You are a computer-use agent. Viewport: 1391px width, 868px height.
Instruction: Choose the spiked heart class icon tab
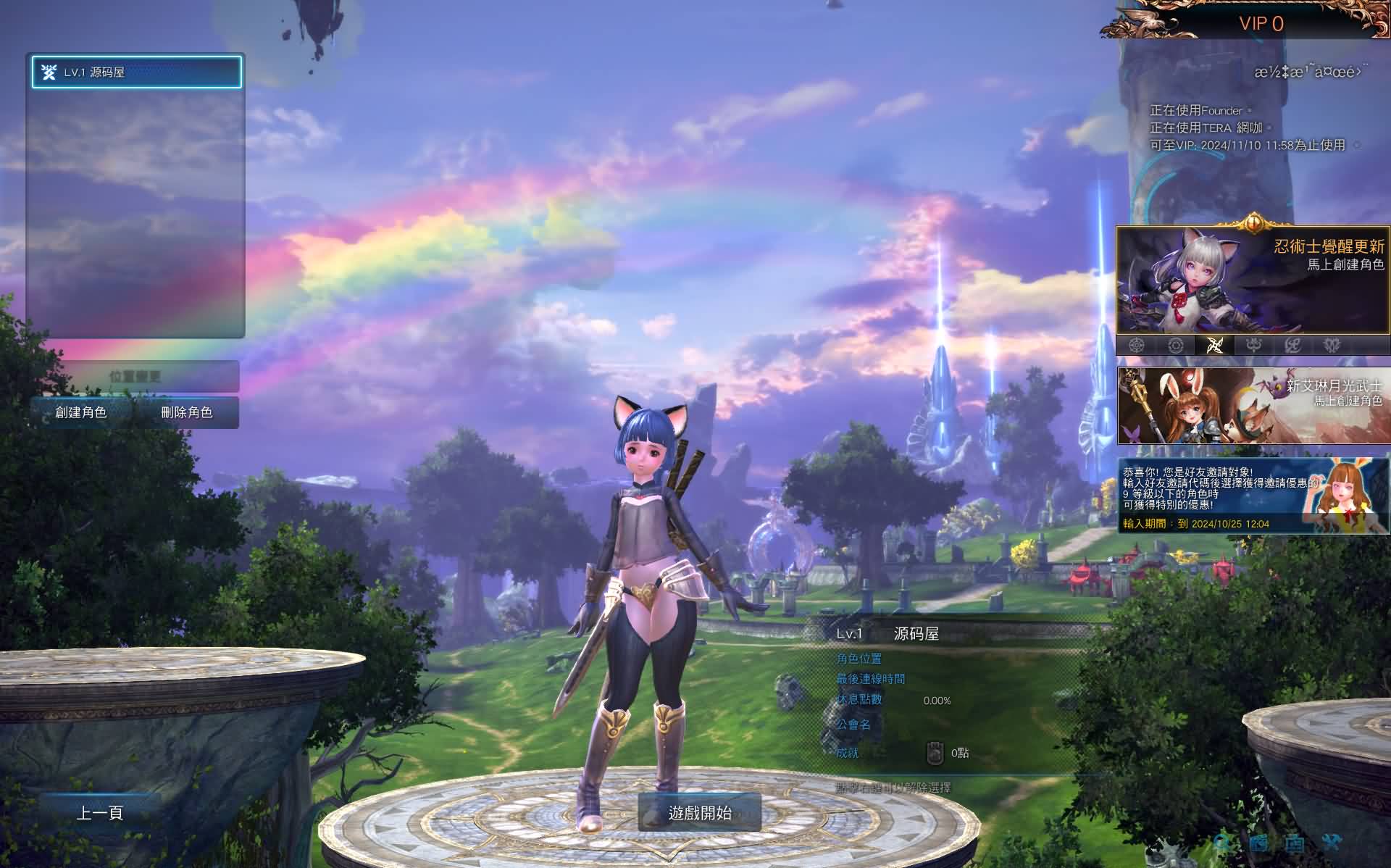coord(1332,346)
